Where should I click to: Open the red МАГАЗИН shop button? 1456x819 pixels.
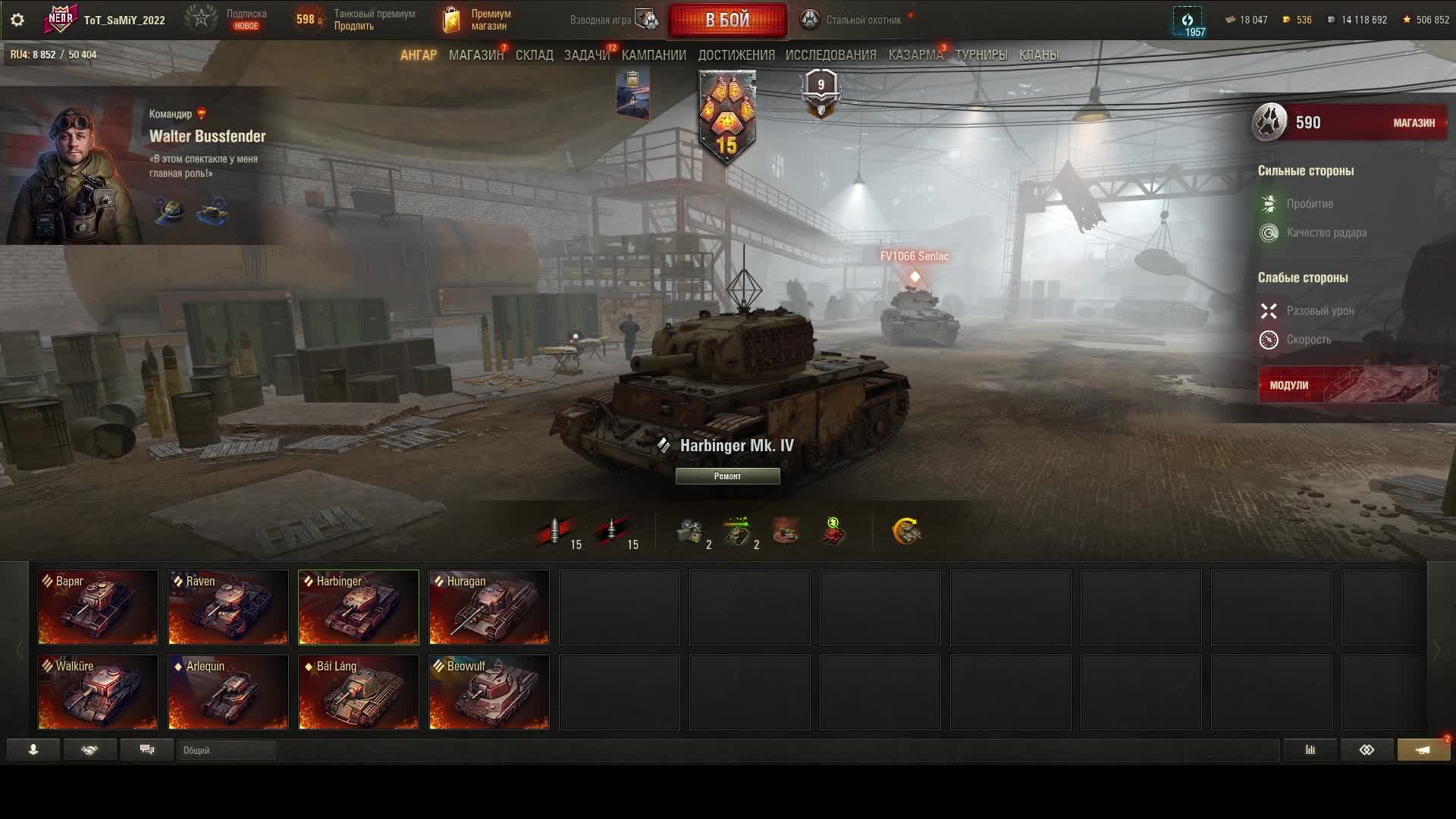1414,123
